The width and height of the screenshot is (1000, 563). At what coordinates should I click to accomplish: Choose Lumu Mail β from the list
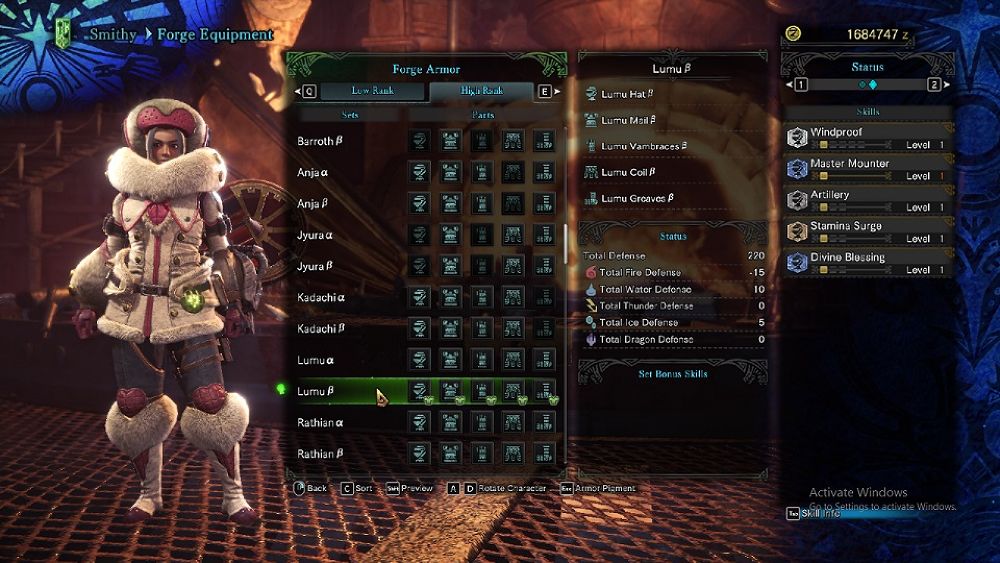click(628, 120)
